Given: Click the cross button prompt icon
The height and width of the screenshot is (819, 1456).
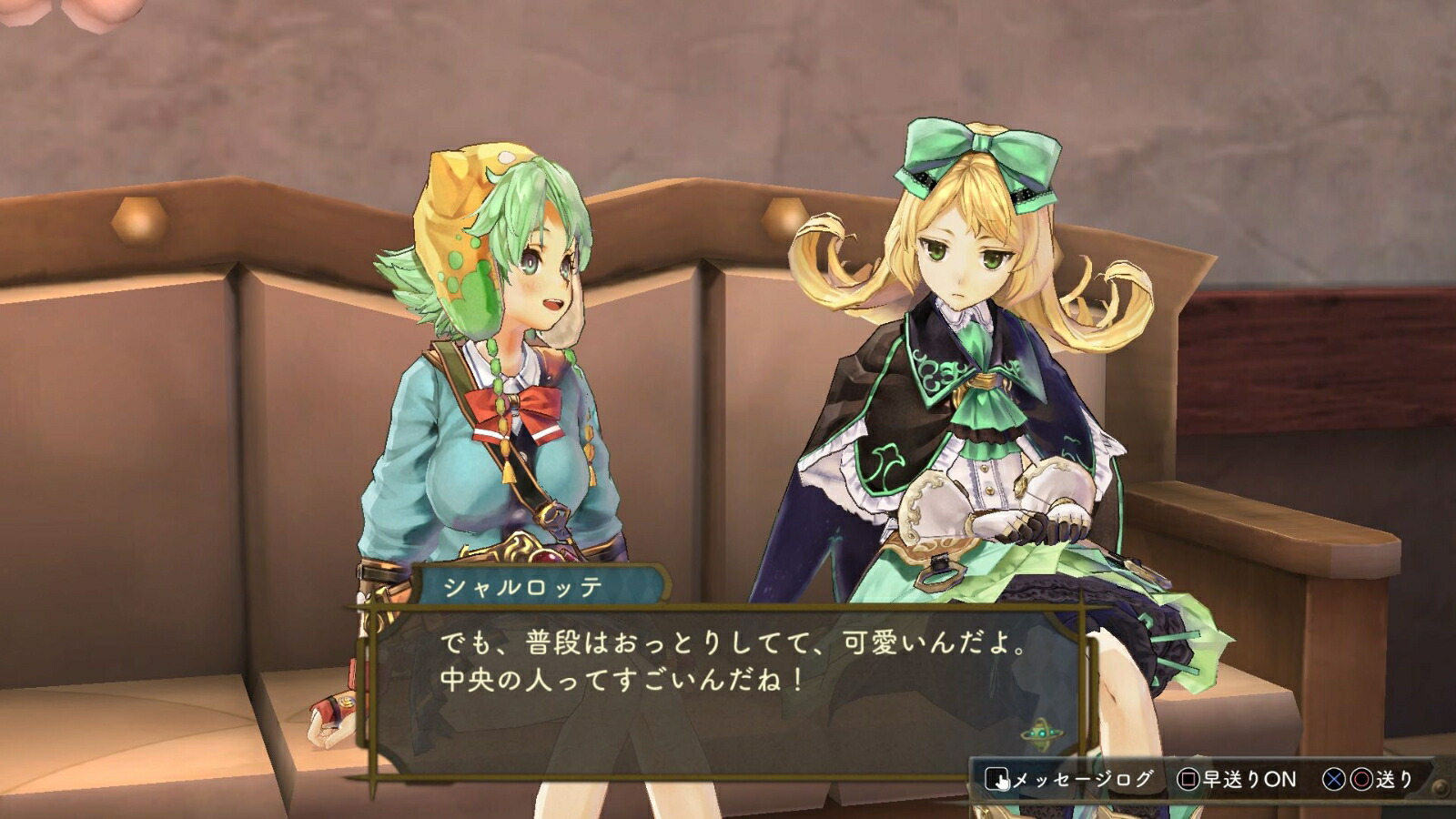Looking at the screenshot, I should (x=1336, y=779).
